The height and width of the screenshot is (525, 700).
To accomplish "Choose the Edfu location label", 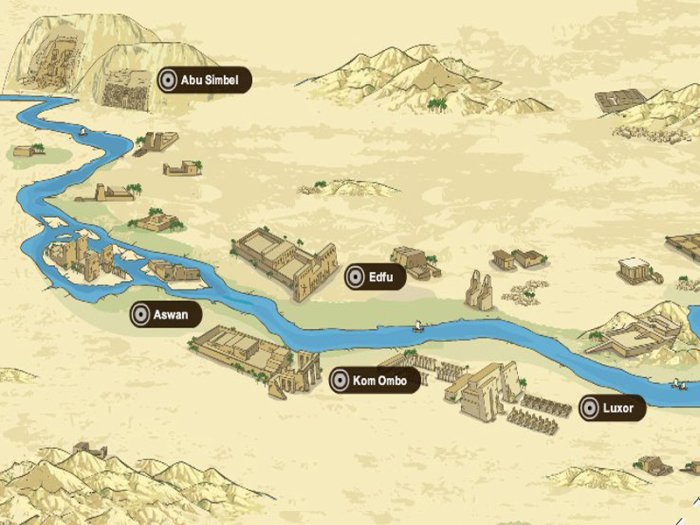I will (x=375, y=277).
